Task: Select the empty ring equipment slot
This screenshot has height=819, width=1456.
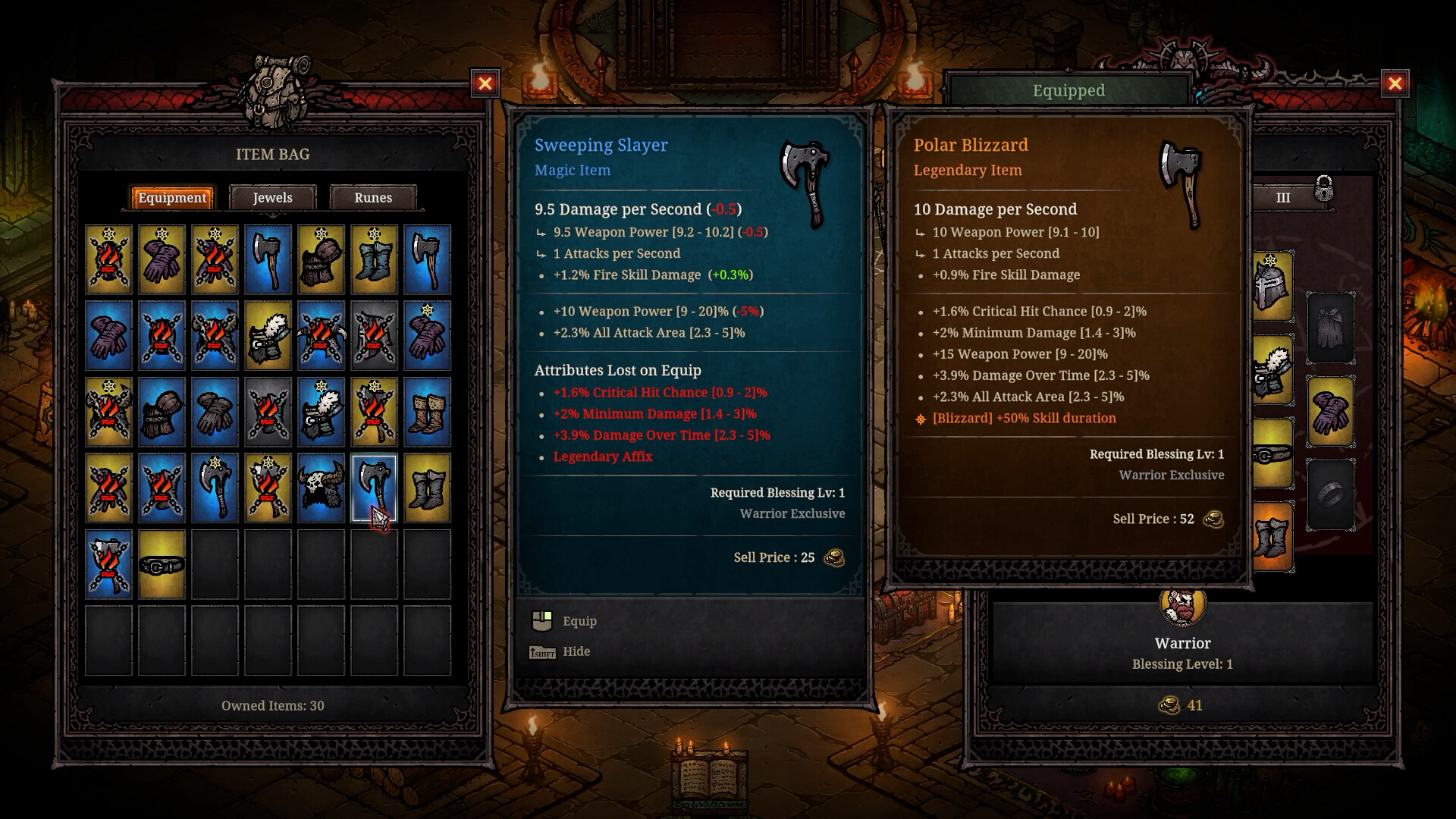Action: 1330,494
